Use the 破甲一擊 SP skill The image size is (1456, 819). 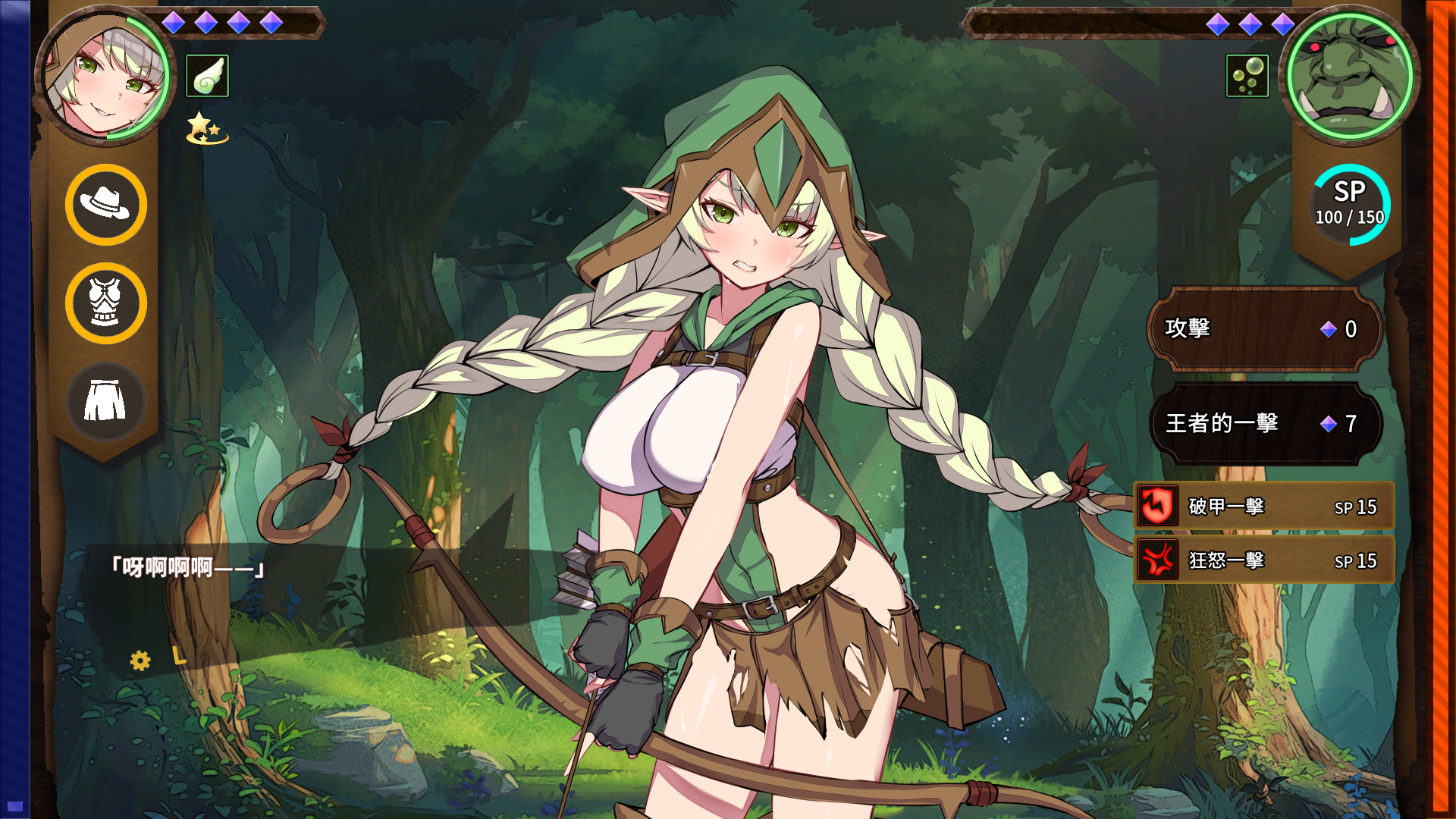(1264, 507)
